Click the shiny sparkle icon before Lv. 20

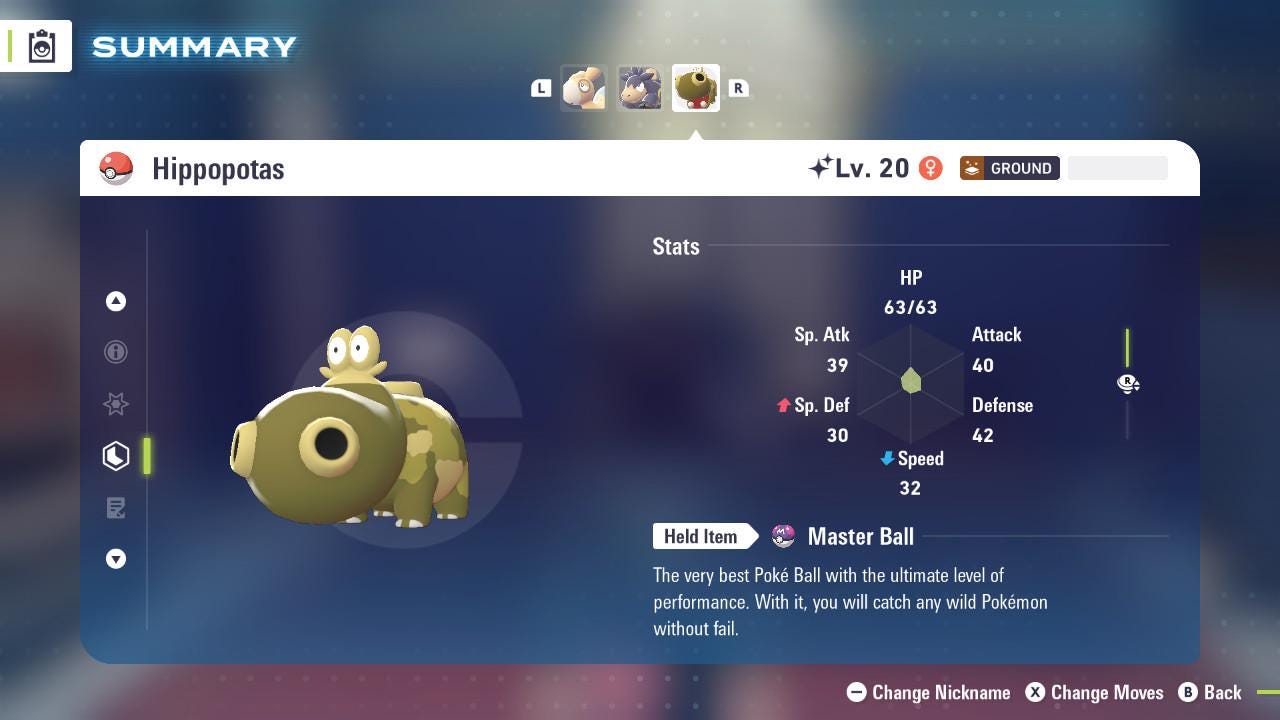coord(818,167)
